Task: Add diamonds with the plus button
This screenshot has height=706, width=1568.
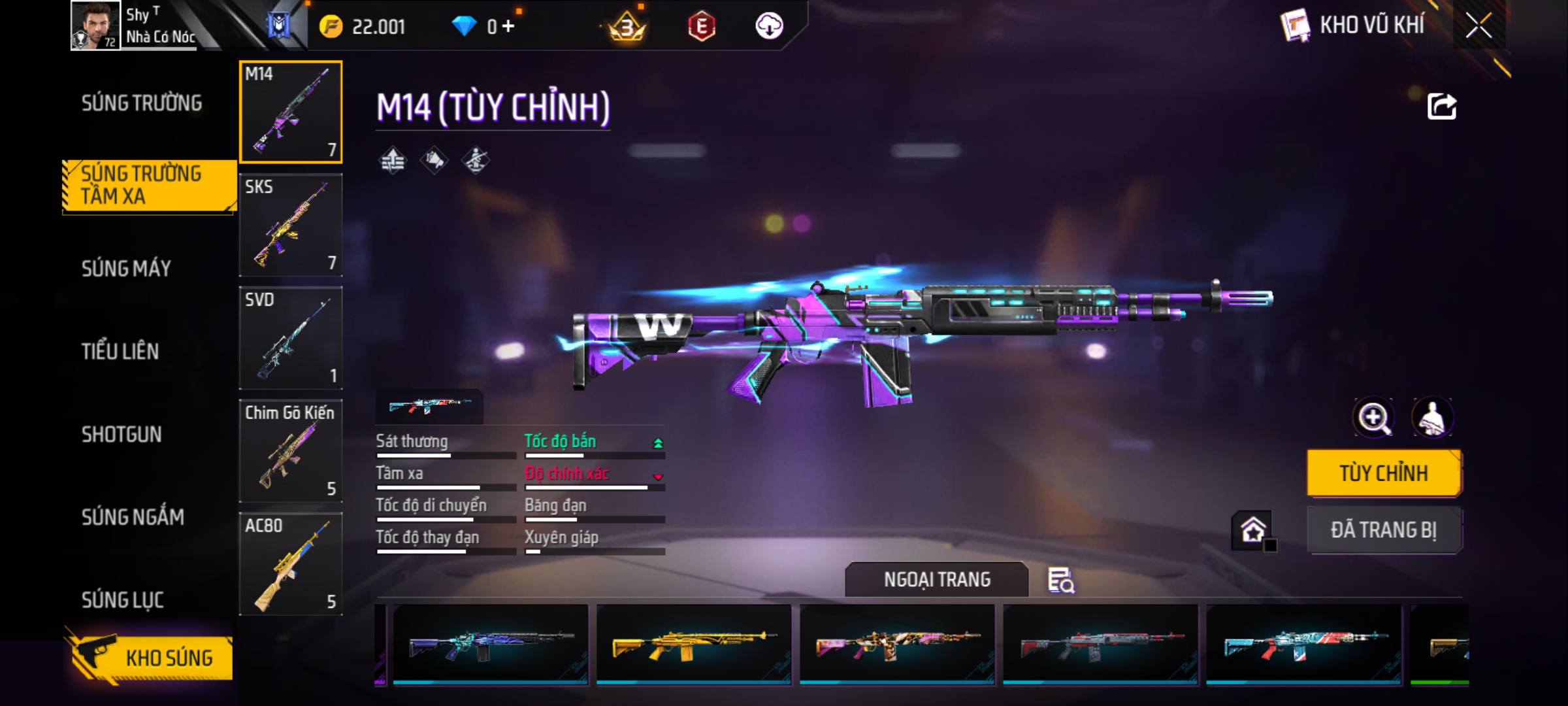Action: (x=508, y=26)
